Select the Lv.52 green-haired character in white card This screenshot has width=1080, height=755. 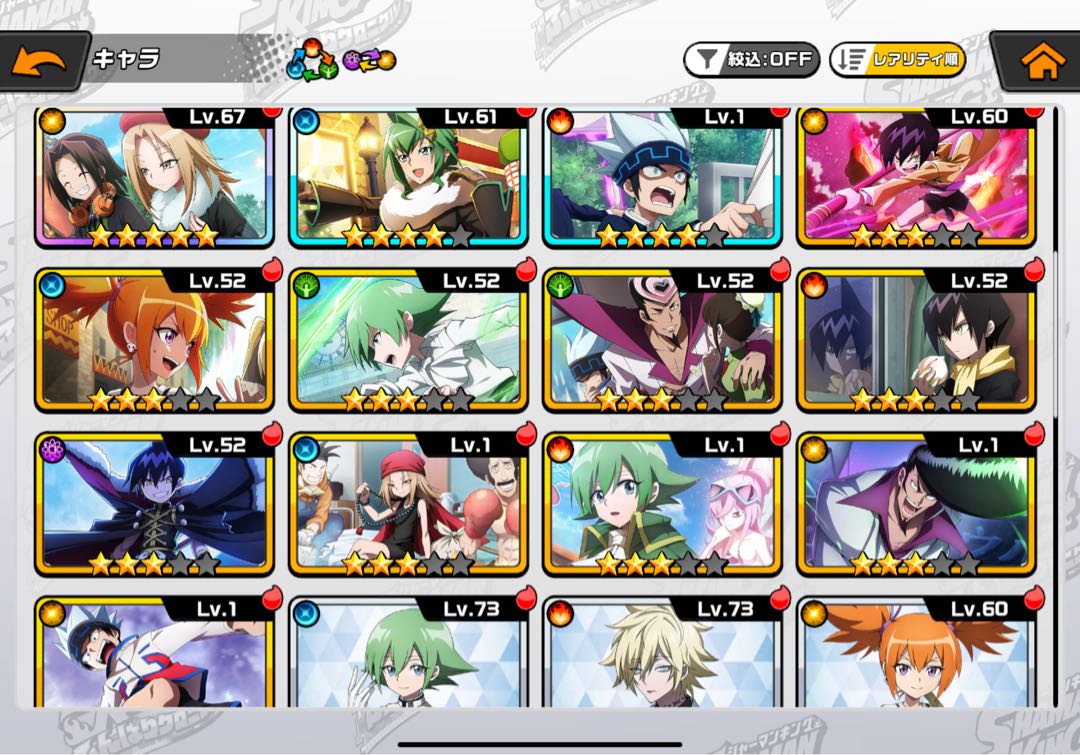point(408,340)
